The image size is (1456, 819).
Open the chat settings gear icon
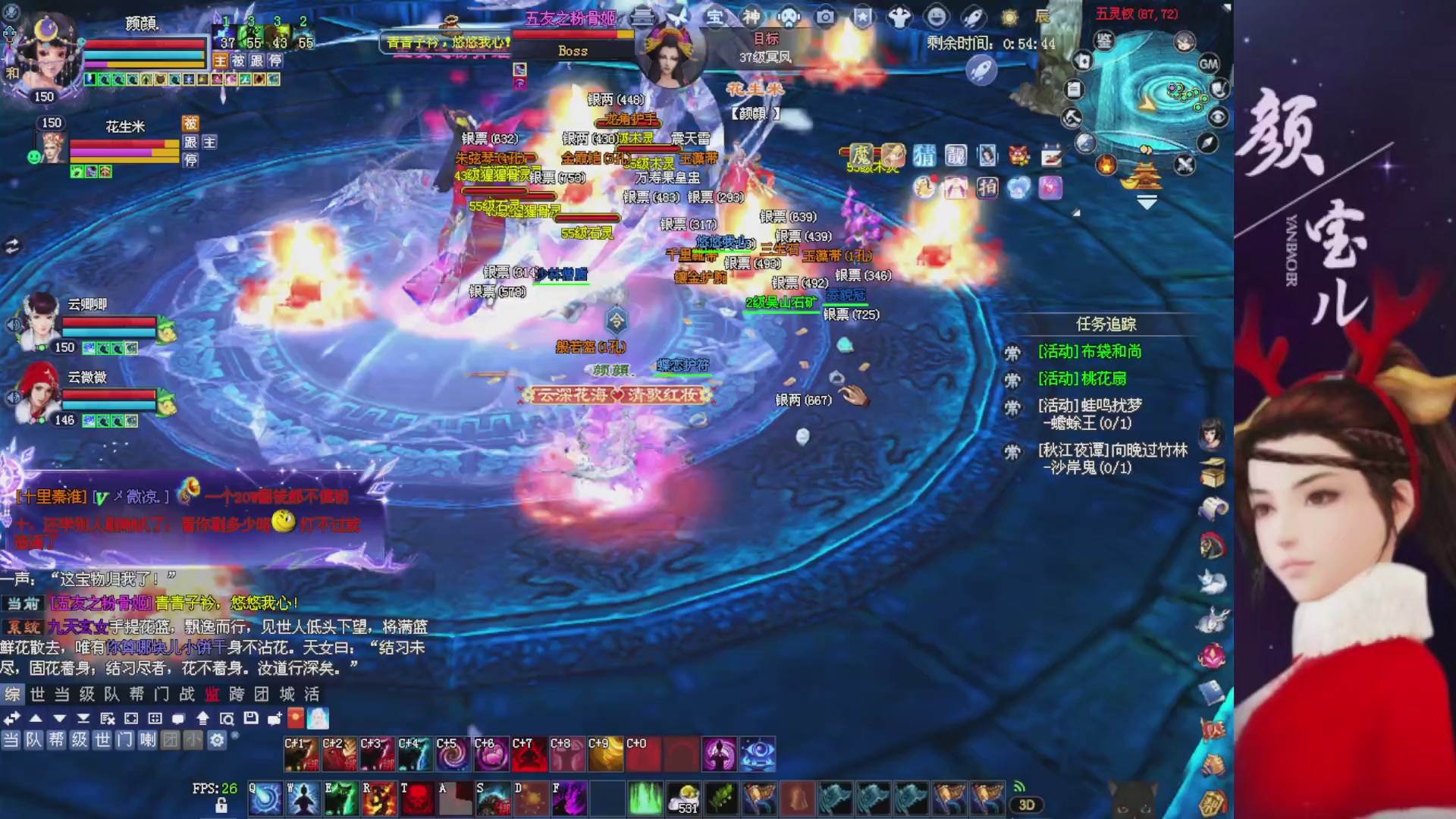tap(216, 740)
